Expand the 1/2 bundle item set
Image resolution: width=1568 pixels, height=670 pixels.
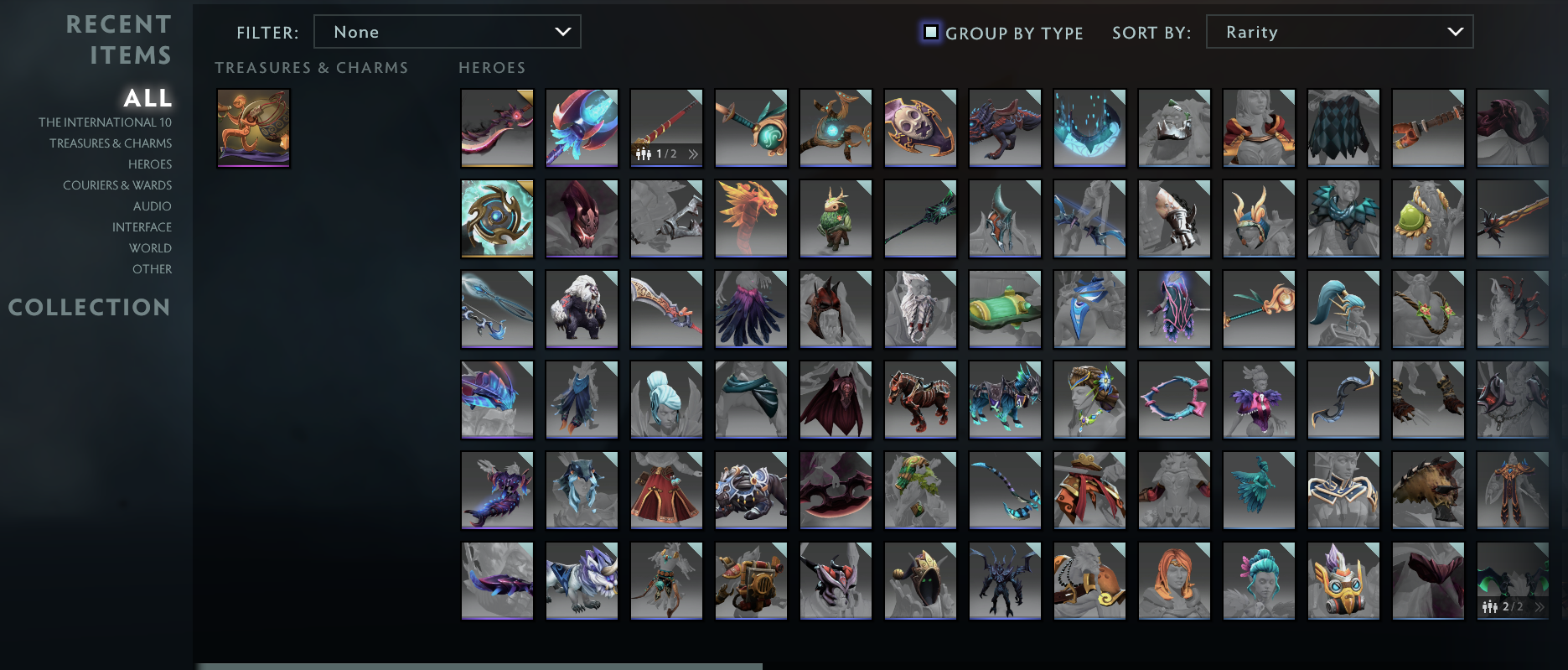pyautogui.click(x=693, y=153)
